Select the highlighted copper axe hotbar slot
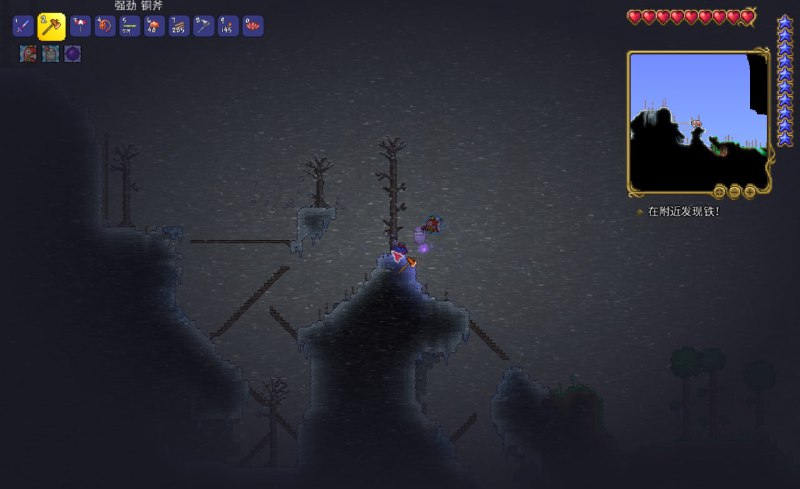This screenshot has height=489, width=800. click(51, 26)
